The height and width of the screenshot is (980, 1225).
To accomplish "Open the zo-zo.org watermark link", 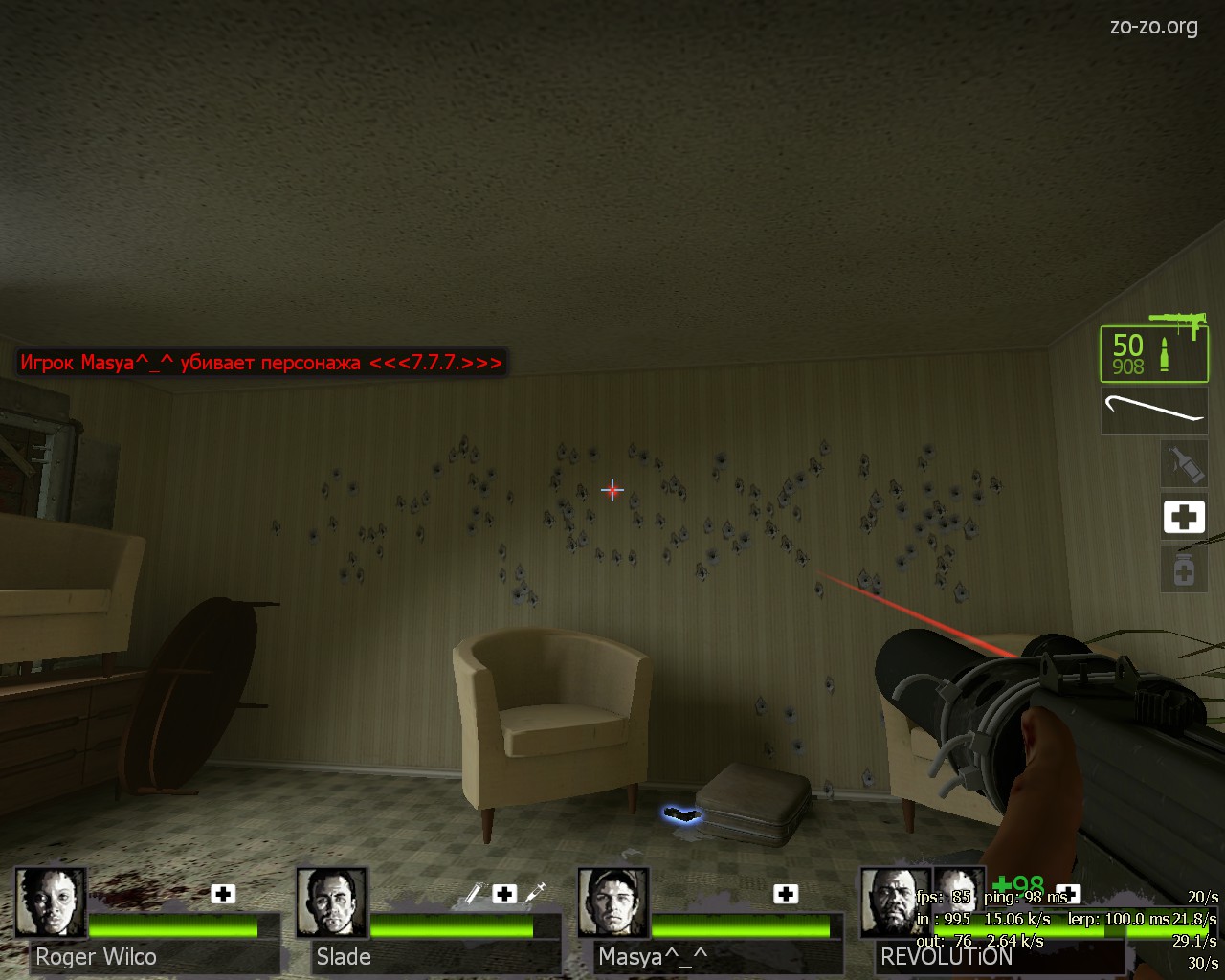I will (x=1153, y=27).
